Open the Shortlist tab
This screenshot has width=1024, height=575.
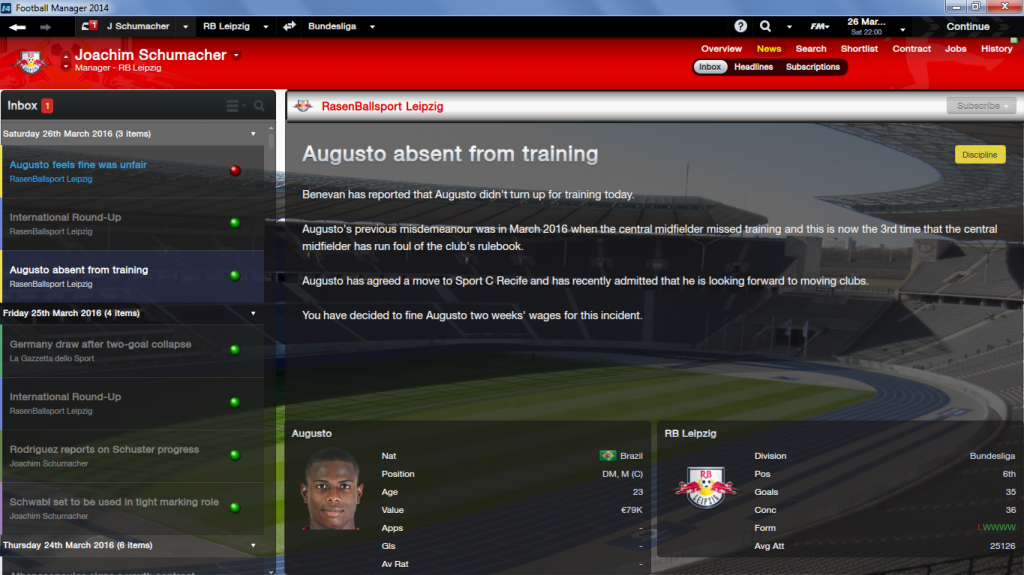click(859, 49)
